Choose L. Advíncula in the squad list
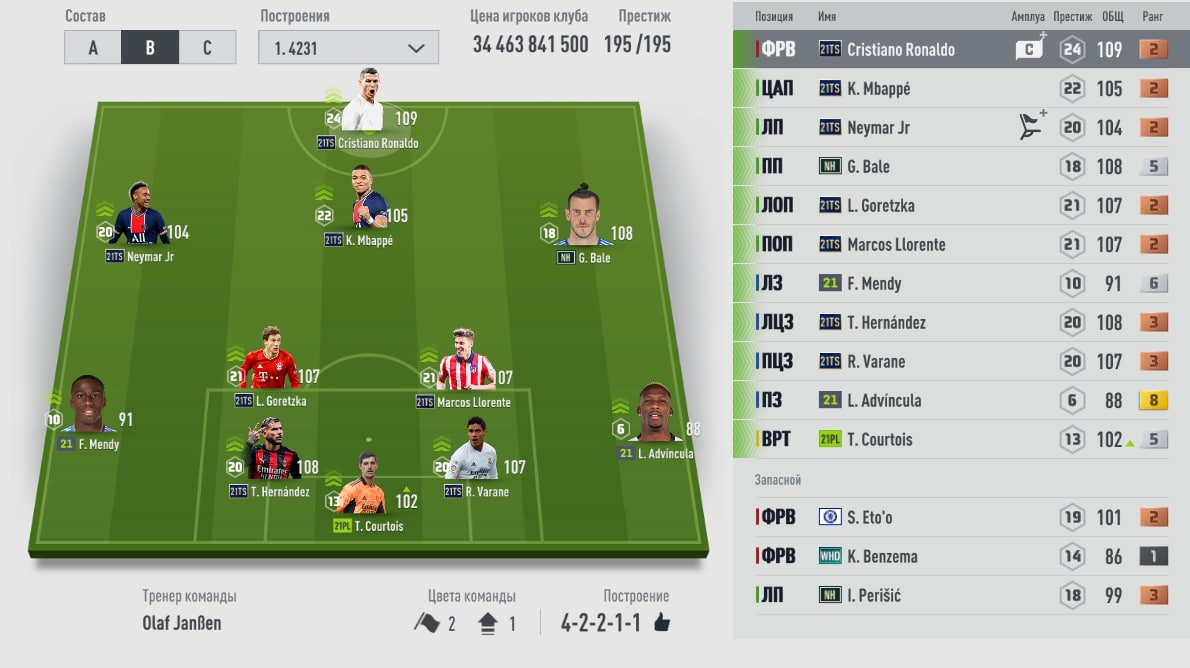The height and width of the screenshot is (668, 1190). click(960, 401)
